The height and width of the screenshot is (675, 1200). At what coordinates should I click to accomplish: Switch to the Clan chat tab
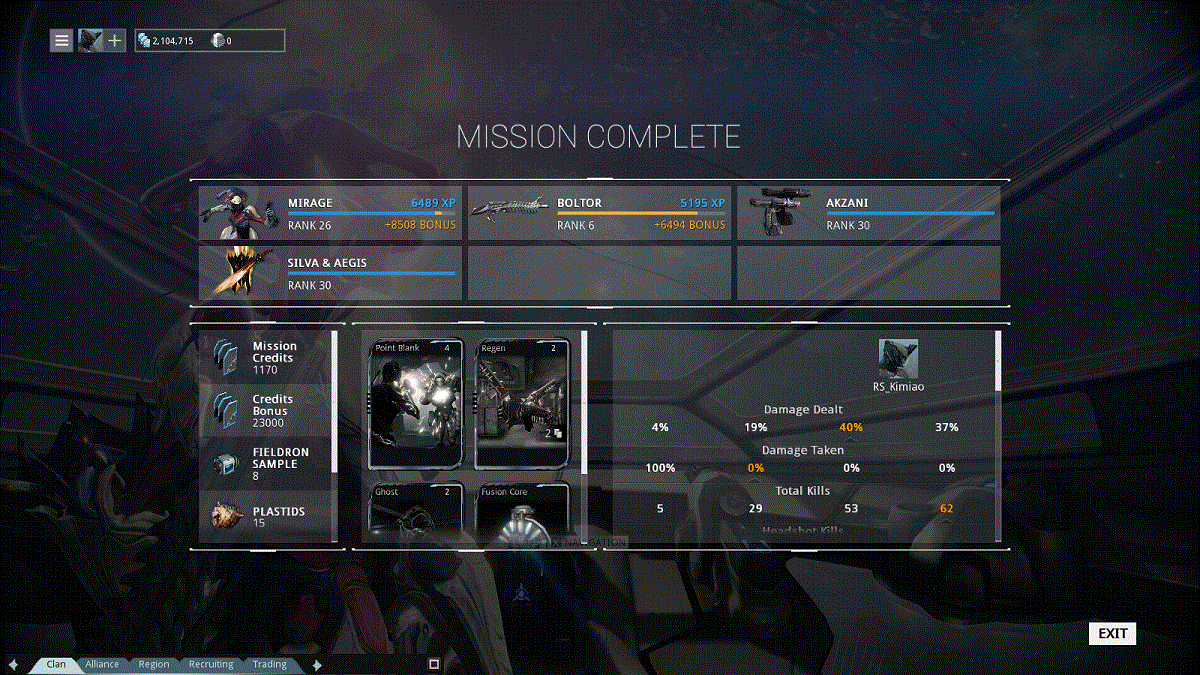point(56,664)
